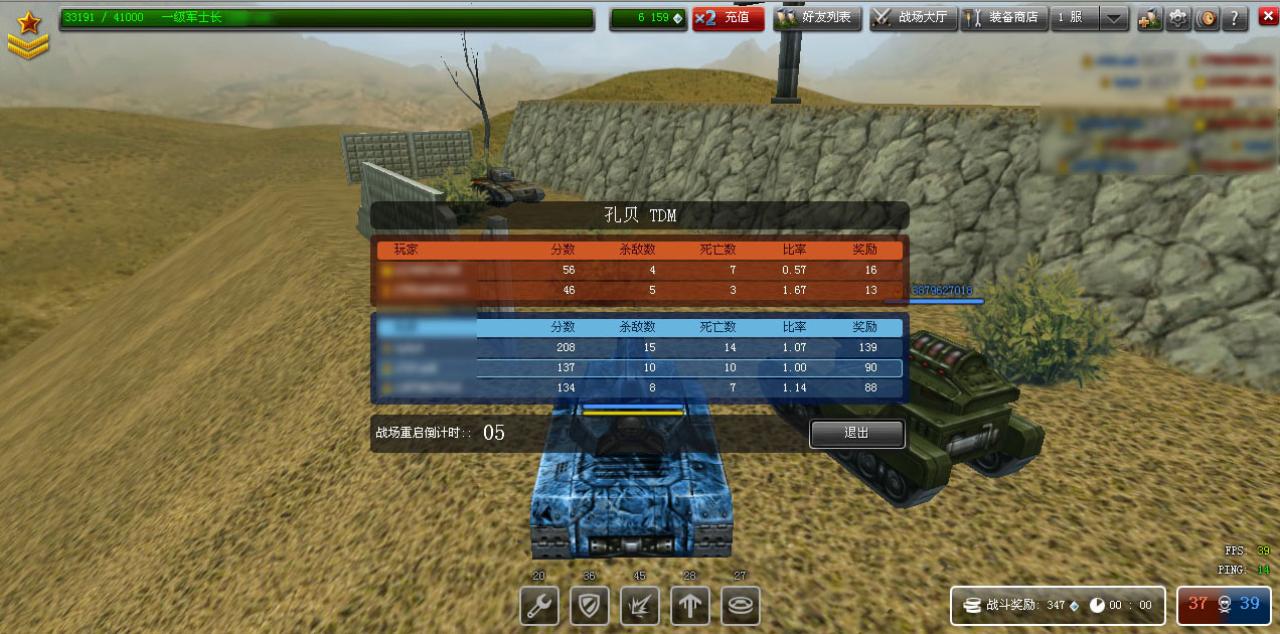The height and width of the screenshot is (634, 1280).
Task: Deploy the mine supply item
Action: point(740,606)
